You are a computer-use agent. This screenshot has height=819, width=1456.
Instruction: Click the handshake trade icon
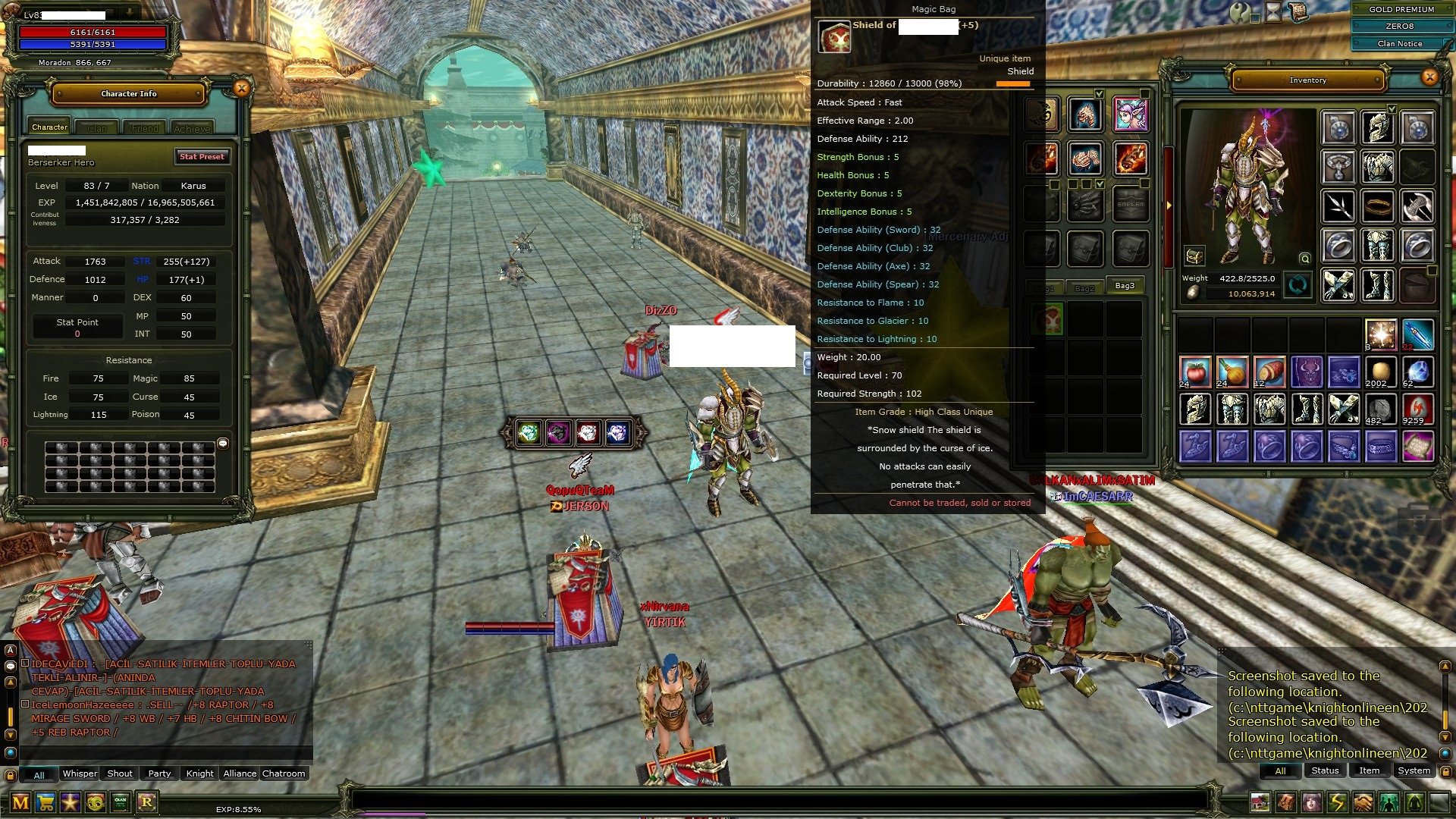click(1363, 802)
